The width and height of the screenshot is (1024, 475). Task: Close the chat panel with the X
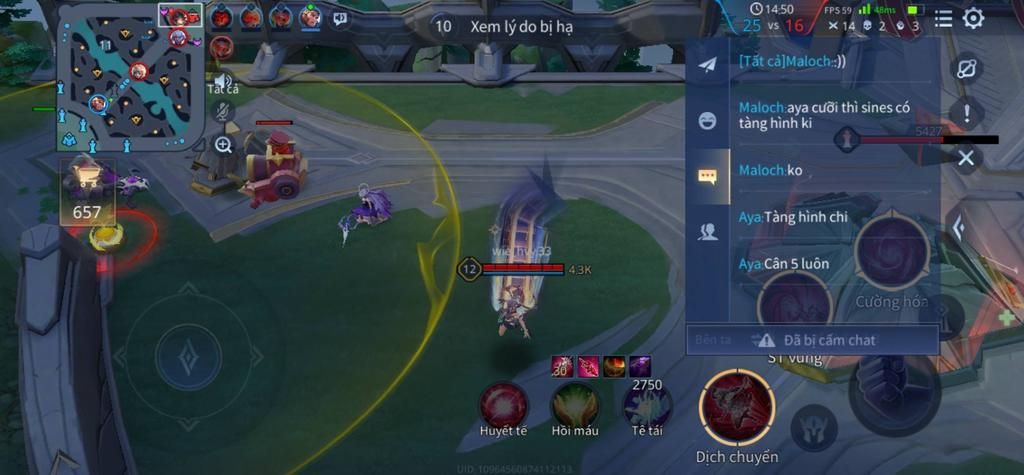pyautogui.click(x=965, y=158)
